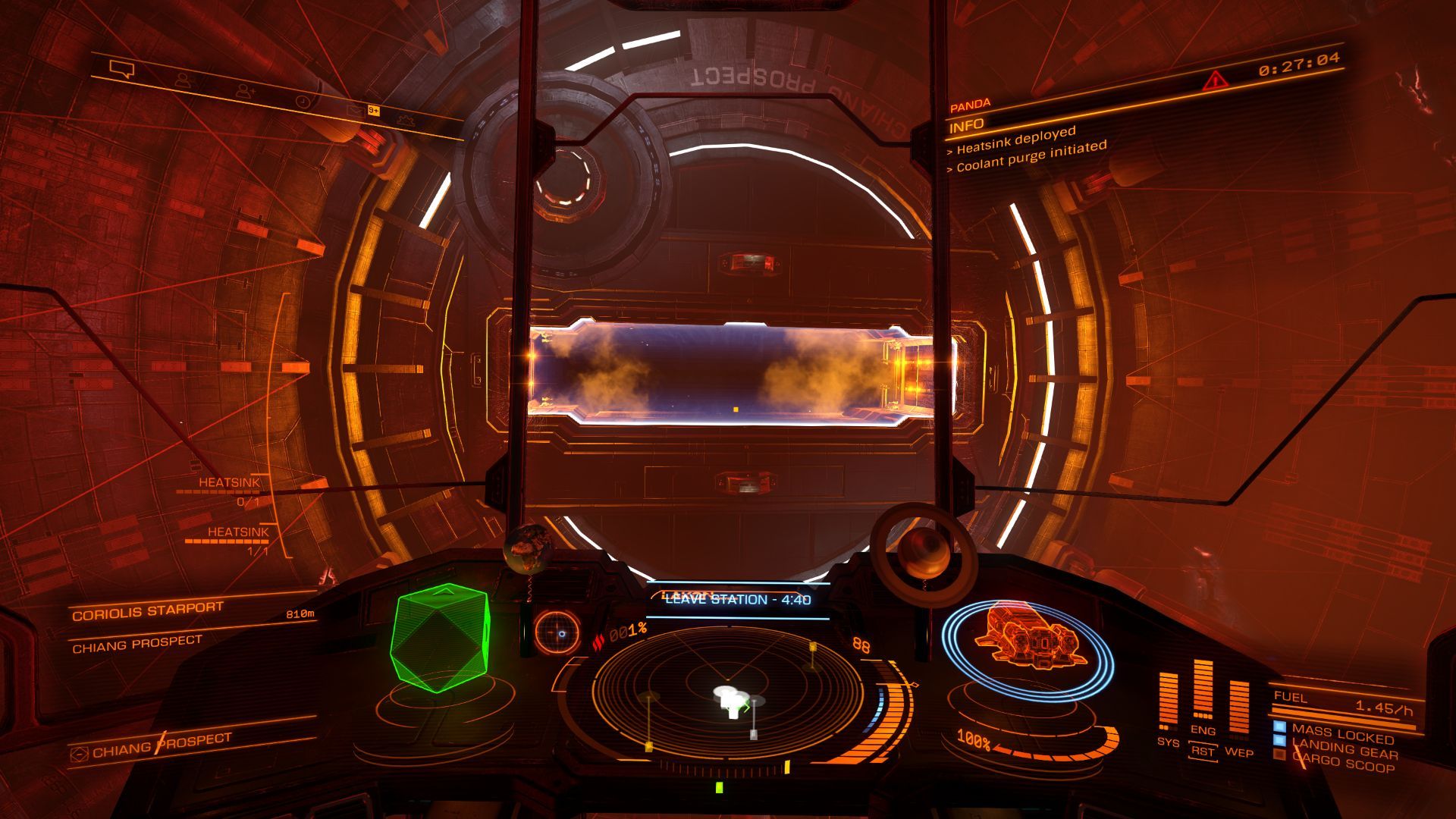The image size is (1456, 819).
Task: Click the RST power reset label
Action: (x=1203, y=752)
